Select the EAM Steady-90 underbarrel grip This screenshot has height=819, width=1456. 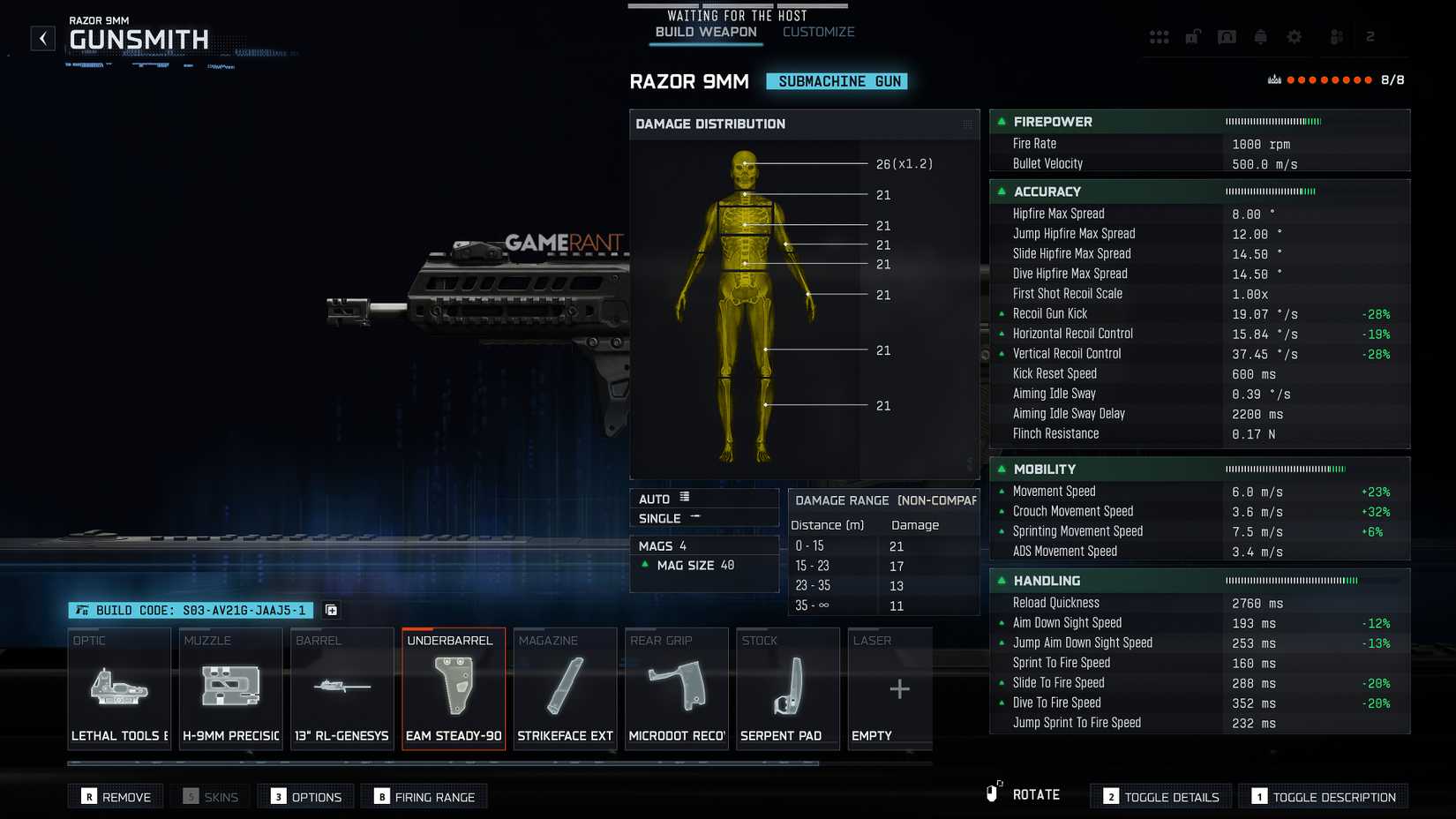point(454,688)
